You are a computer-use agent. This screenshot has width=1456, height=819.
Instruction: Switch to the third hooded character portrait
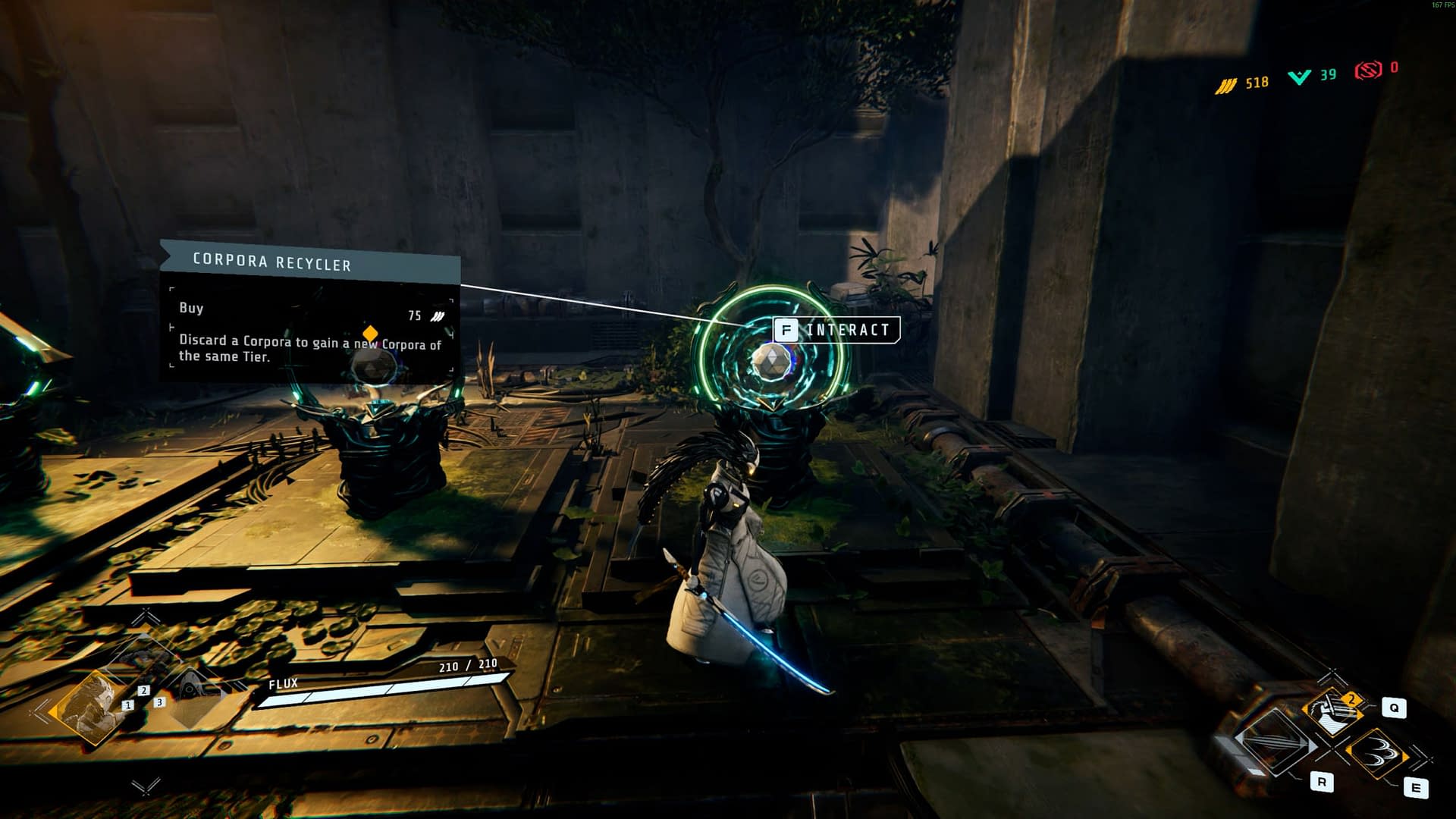tap(192, 692)
